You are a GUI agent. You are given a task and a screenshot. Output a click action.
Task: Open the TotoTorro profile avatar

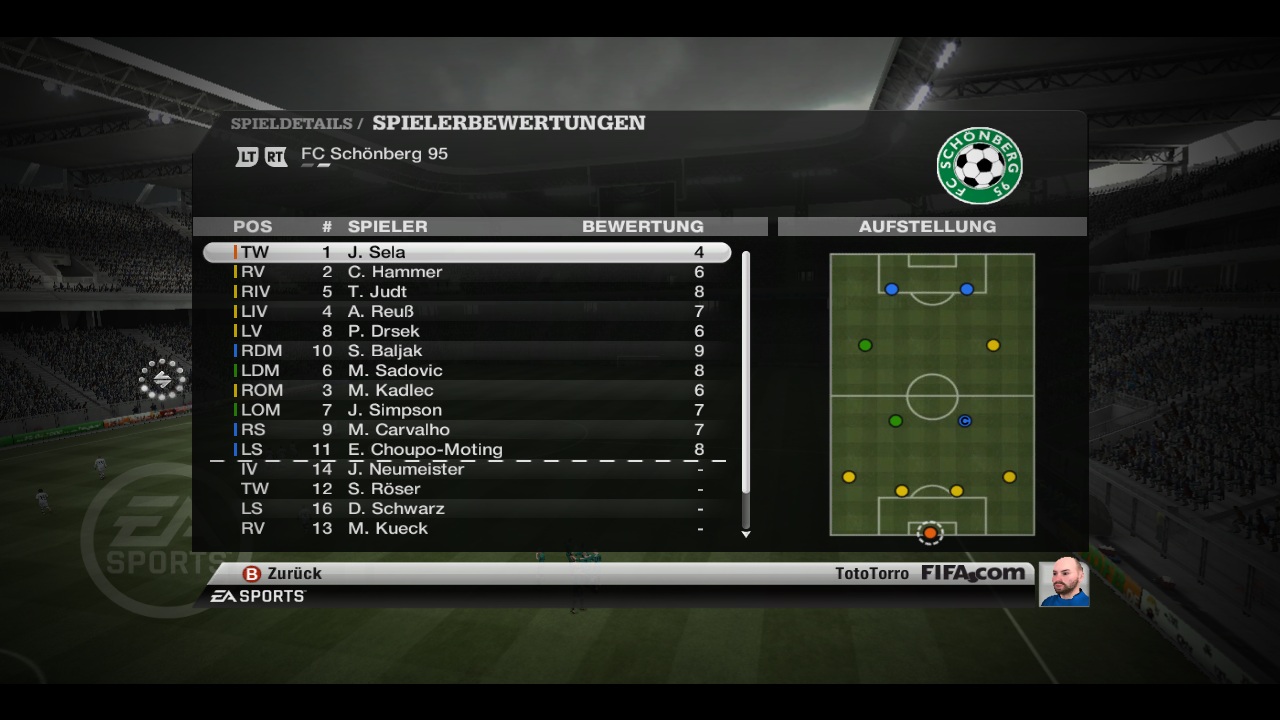(1063, 582)
